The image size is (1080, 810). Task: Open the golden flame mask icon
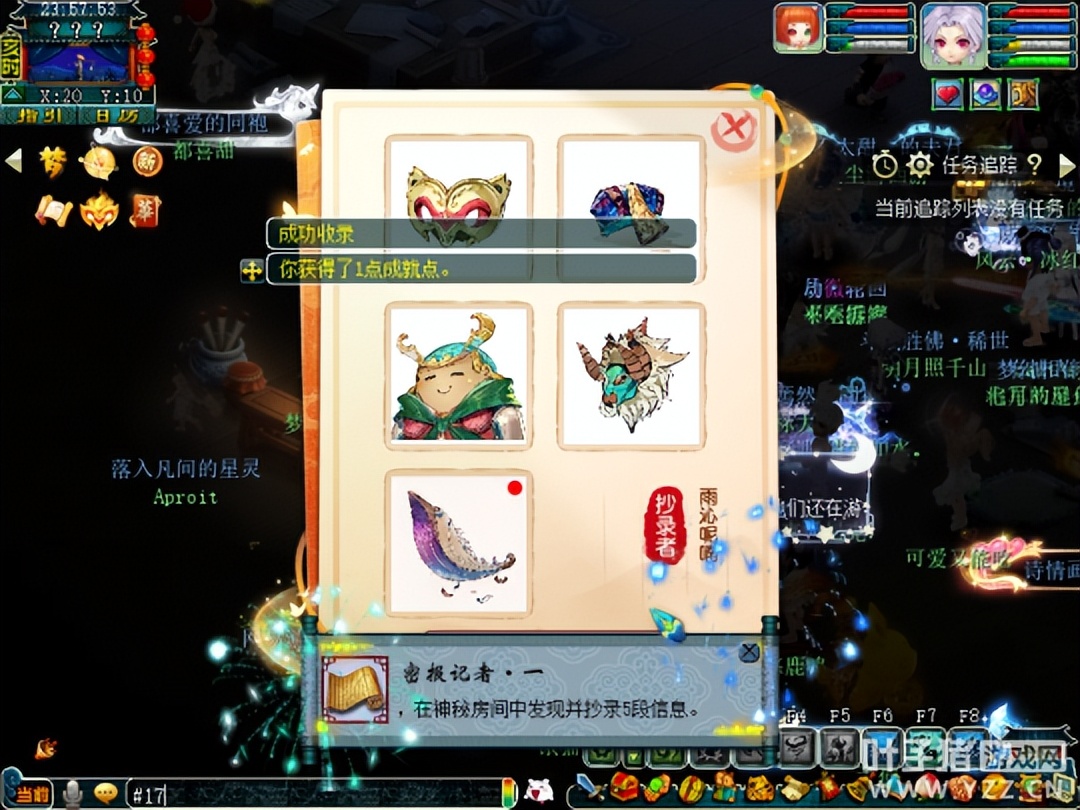click(99, 211)
